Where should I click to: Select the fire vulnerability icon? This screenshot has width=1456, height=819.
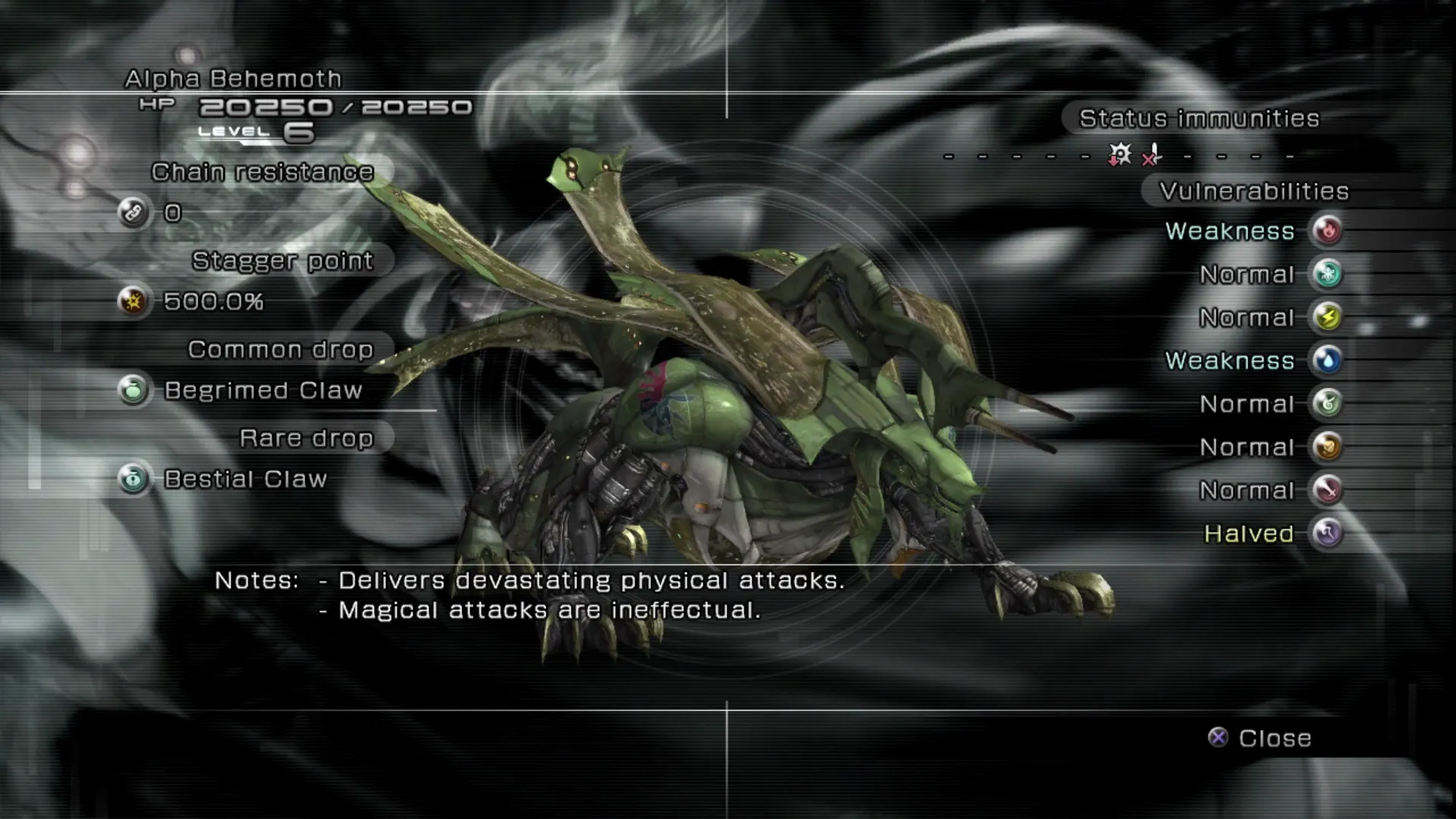(1327, 231)
